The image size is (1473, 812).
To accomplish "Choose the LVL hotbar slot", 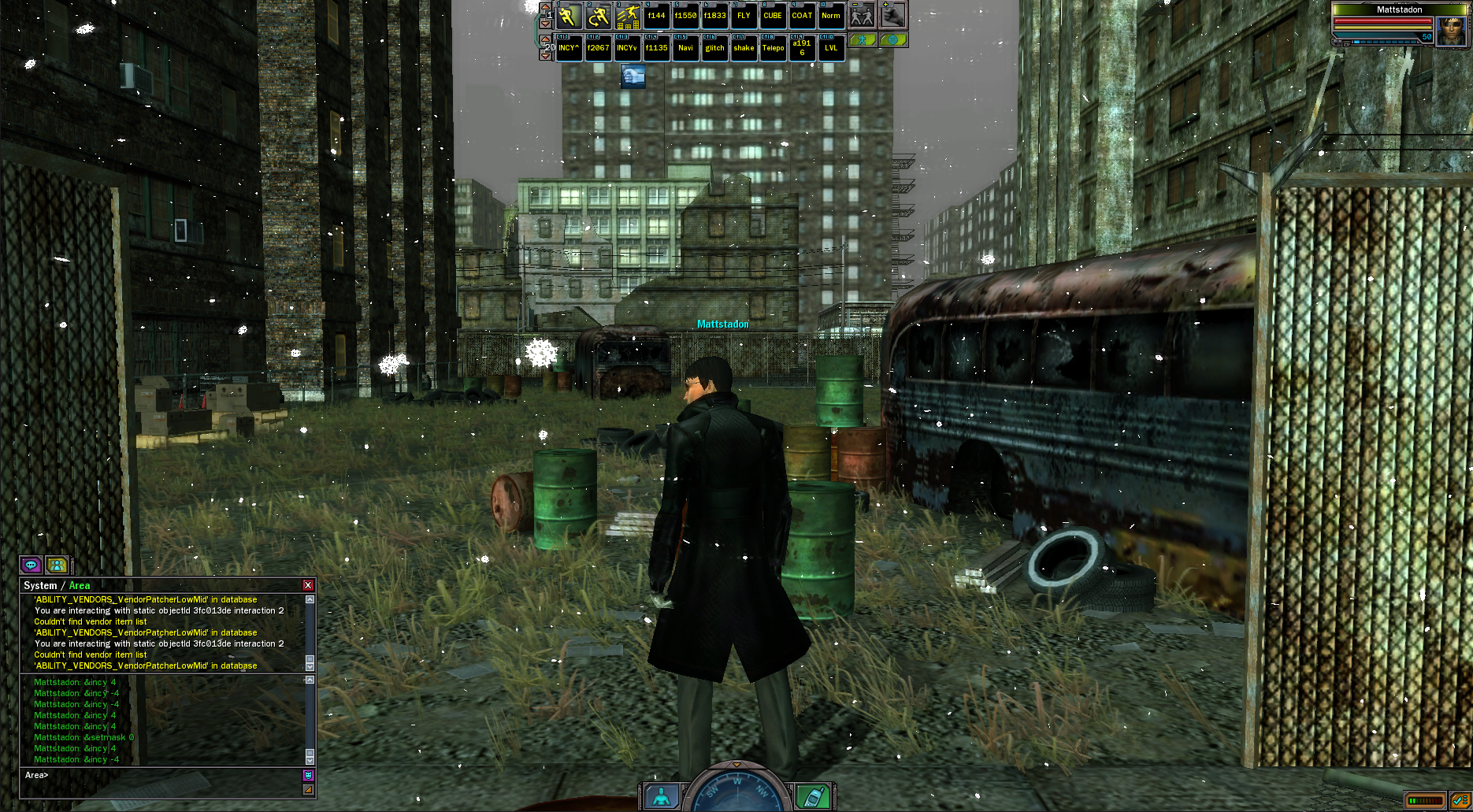I will point(831,48).
